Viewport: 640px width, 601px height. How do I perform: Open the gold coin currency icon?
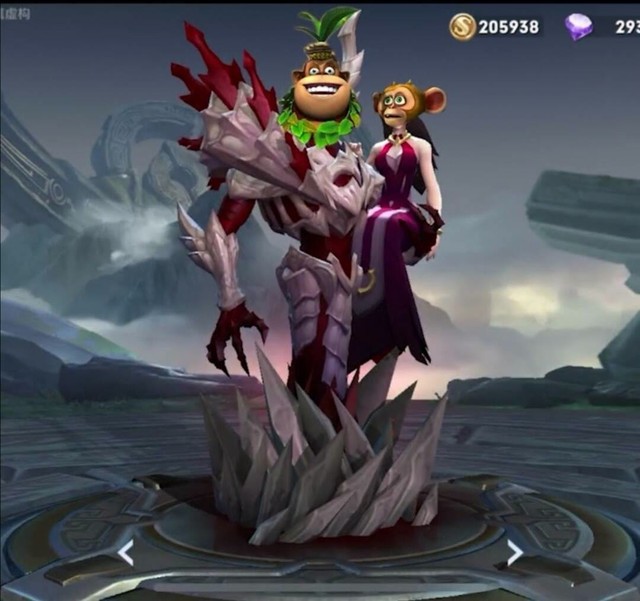coord(462,27)
